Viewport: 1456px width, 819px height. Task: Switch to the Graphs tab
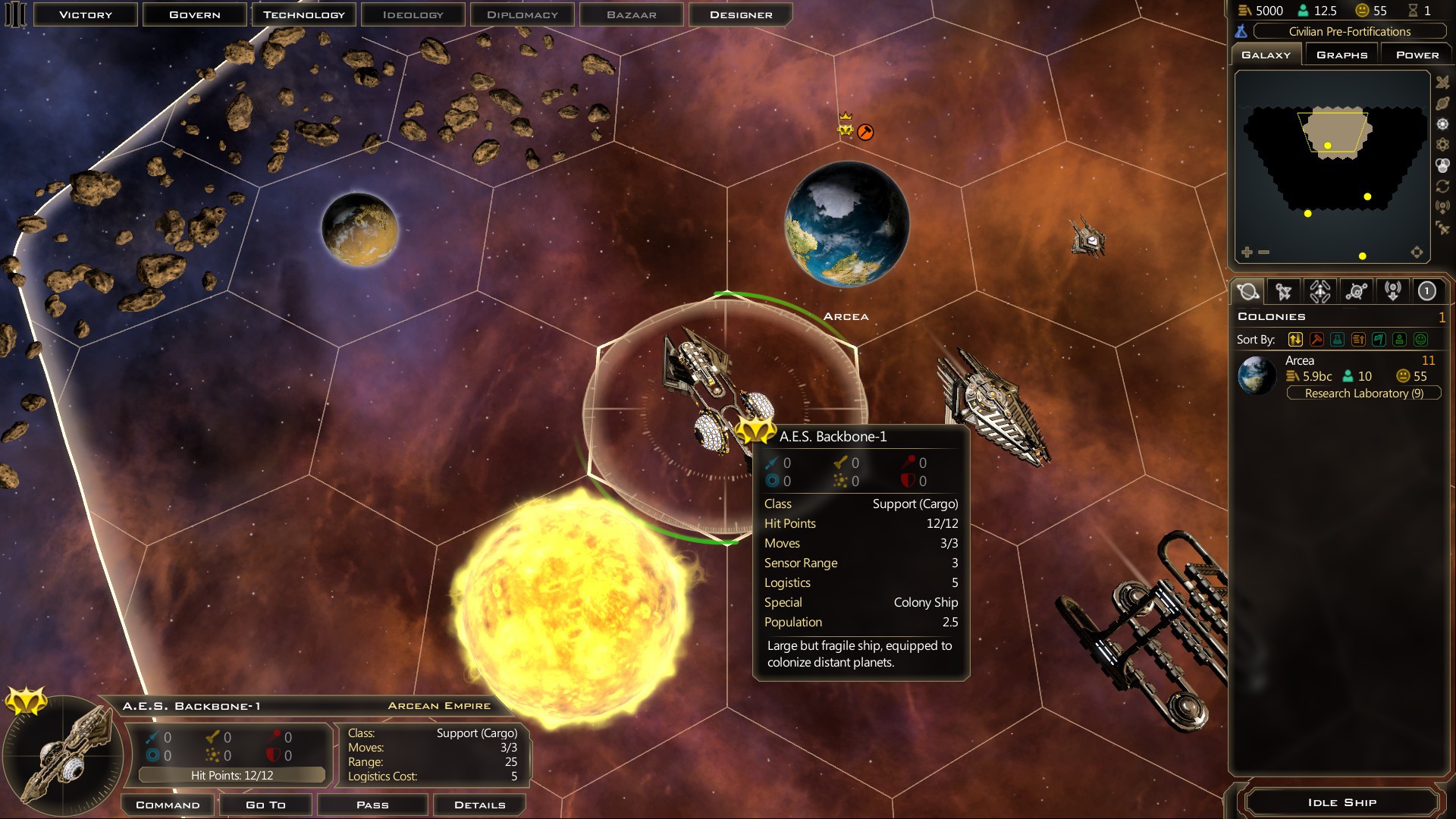[x=1341, y=55]
